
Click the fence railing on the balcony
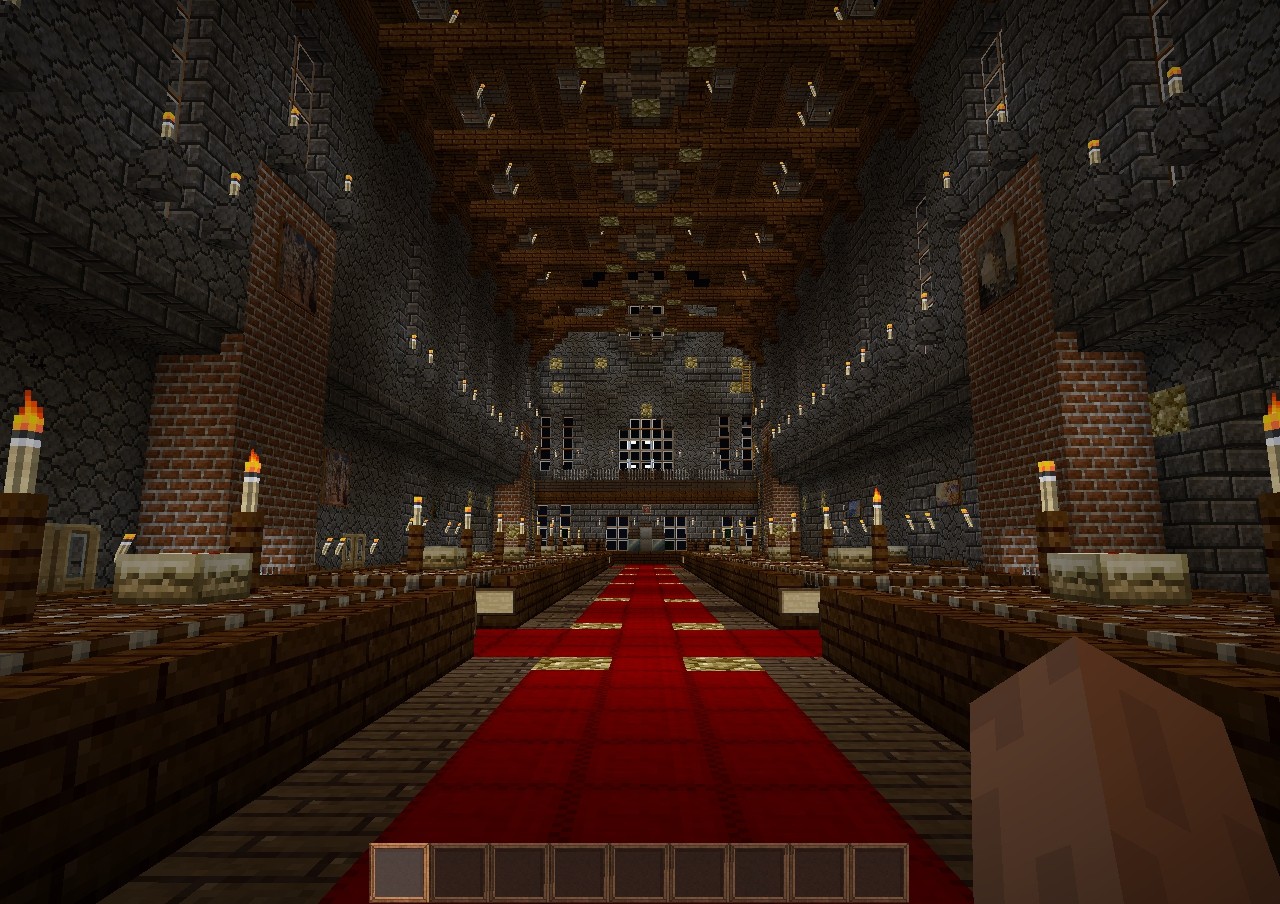[645, 474]
